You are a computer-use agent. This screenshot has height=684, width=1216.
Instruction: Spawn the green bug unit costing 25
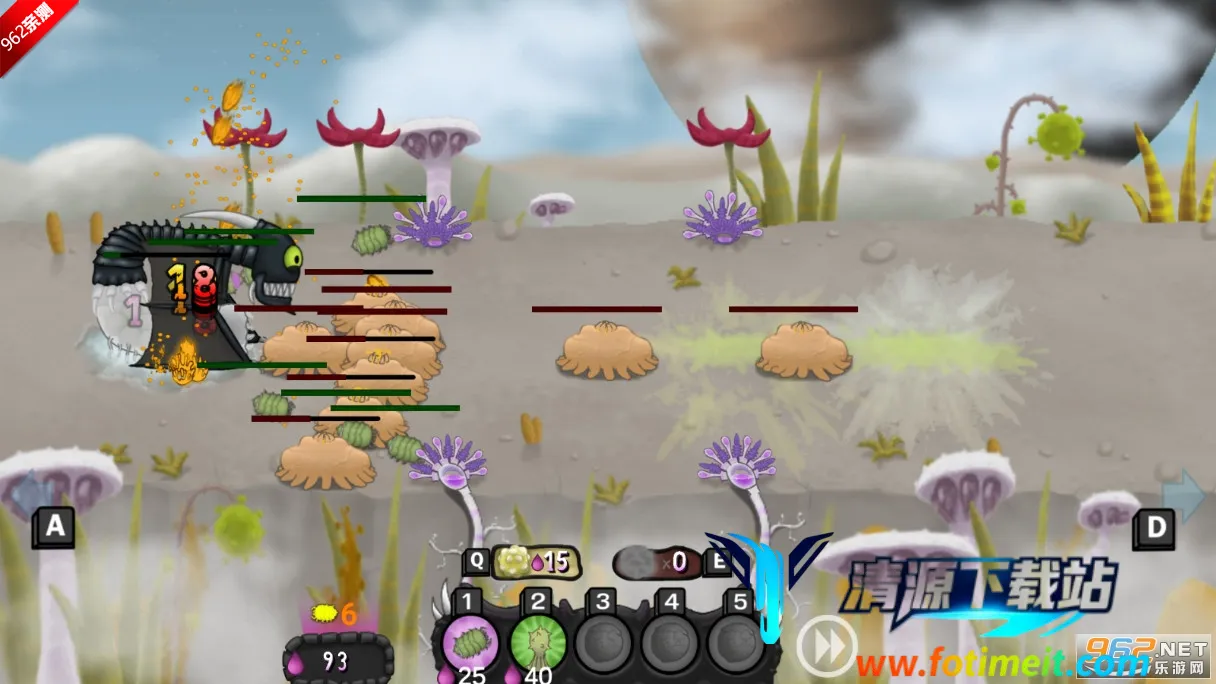[x=469, y=643]
